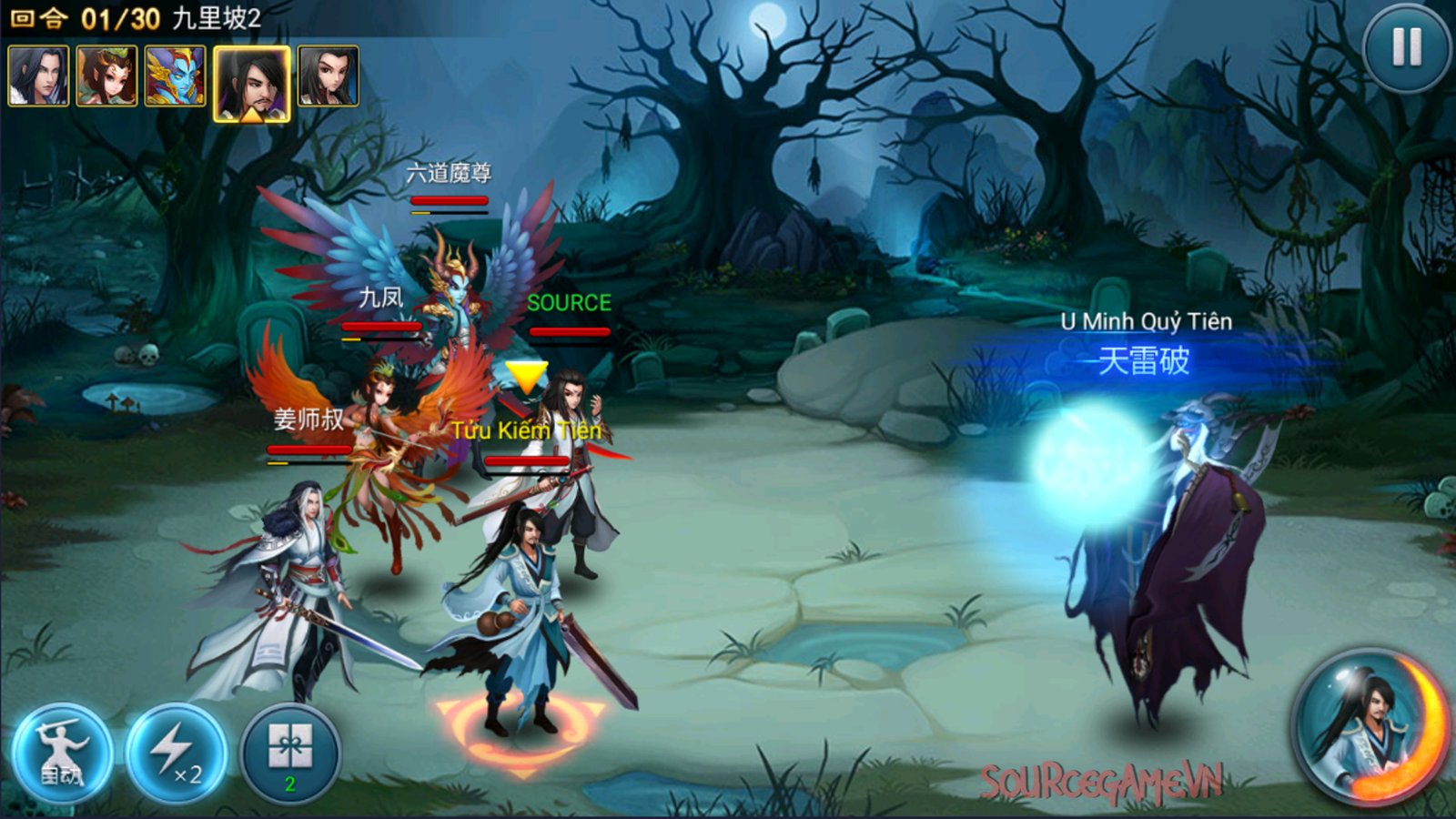
Task: Click the yellow arrow marker above Tửu Kiếm Tiên
Action: pyautogui.click(x=526, y=375)
